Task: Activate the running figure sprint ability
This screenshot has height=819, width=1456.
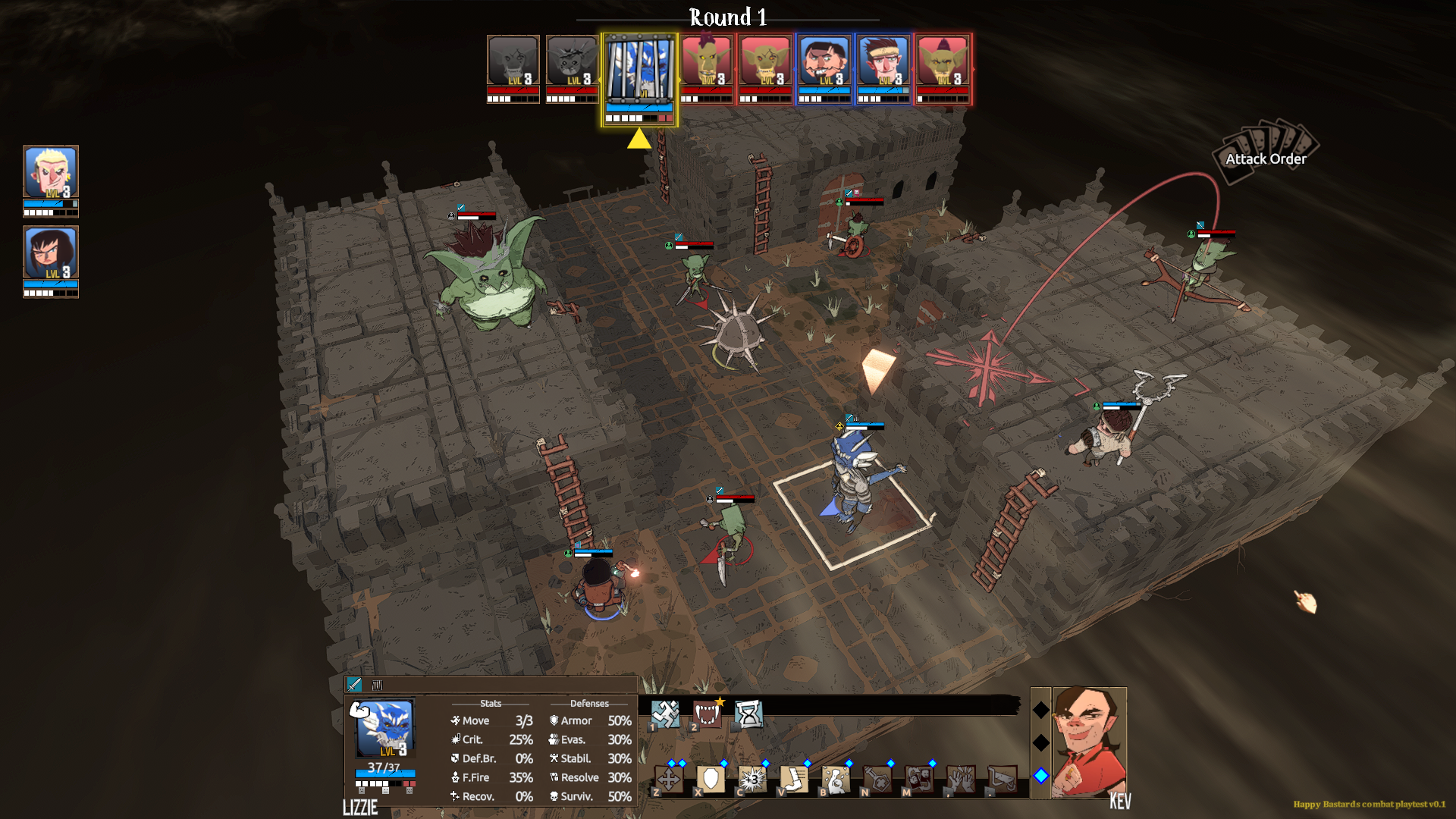Action: (x=665, y=714)
